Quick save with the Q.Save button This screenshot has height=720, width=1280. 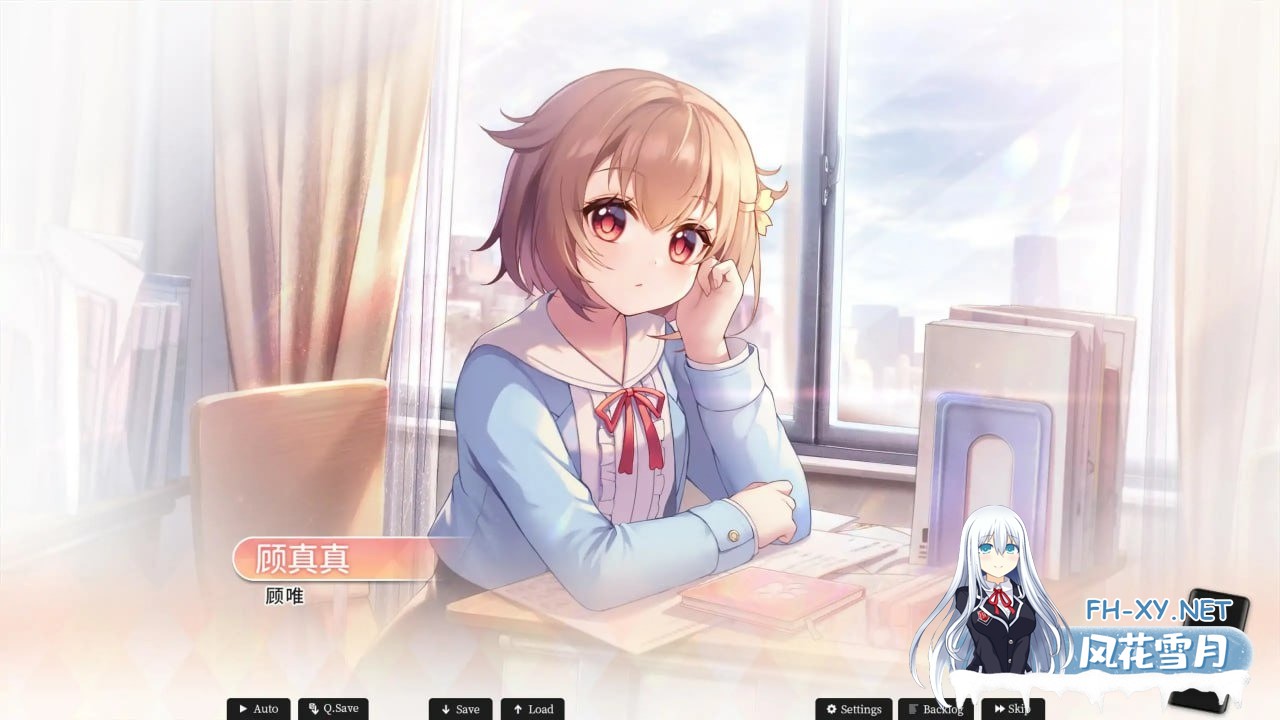pos(333,709)
